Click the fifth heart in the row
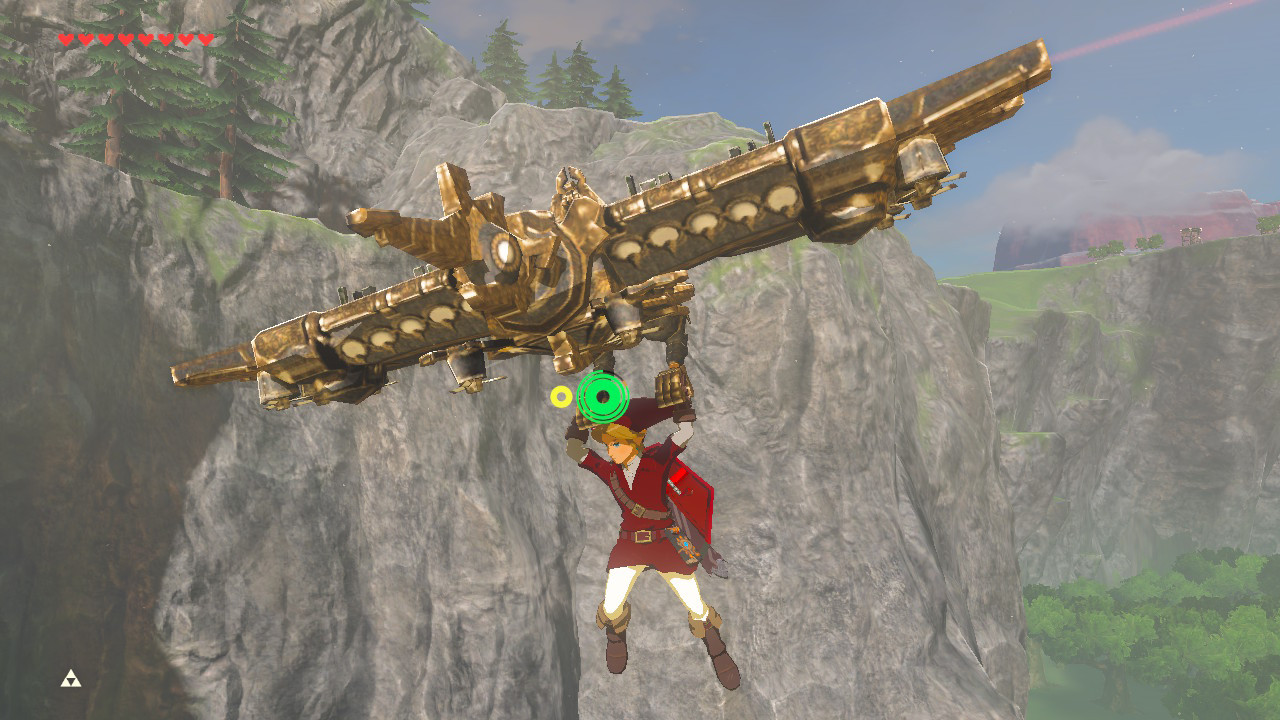 pyautogui.click(x=144, y=40)
